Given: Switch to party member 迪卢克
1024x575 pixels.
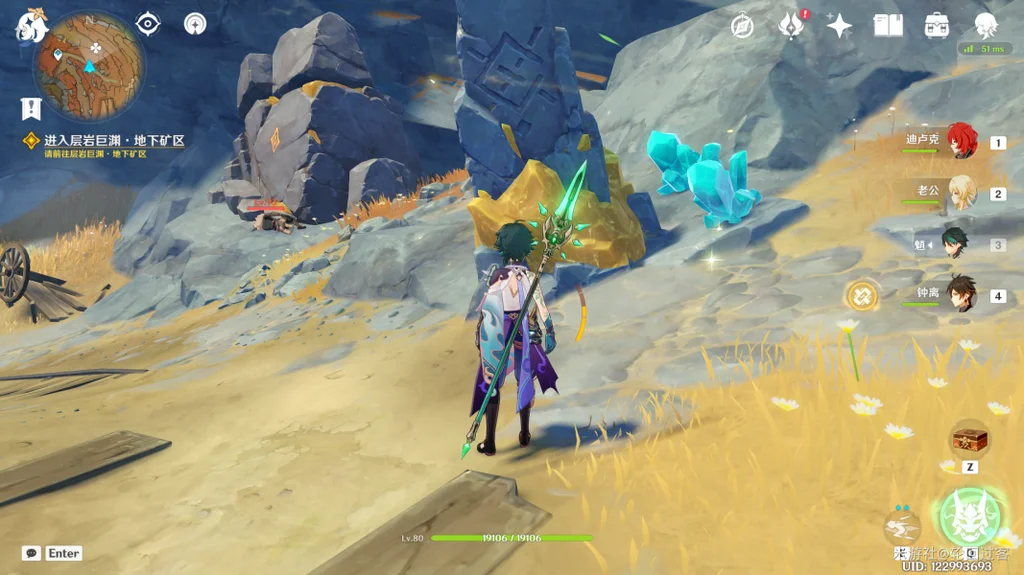Looking at the screenshot, I should [x=961, y=142].
